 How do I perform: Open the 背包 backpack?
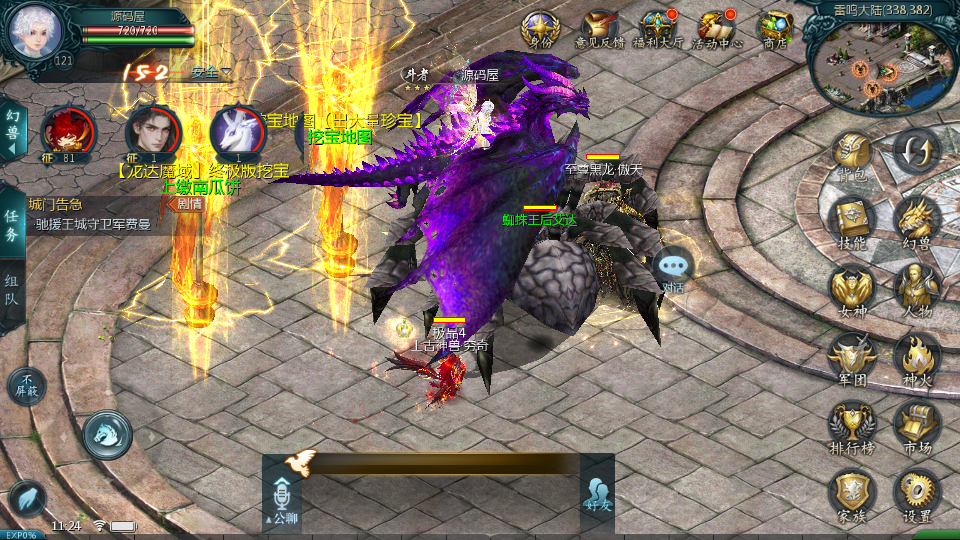click(851, 156)
